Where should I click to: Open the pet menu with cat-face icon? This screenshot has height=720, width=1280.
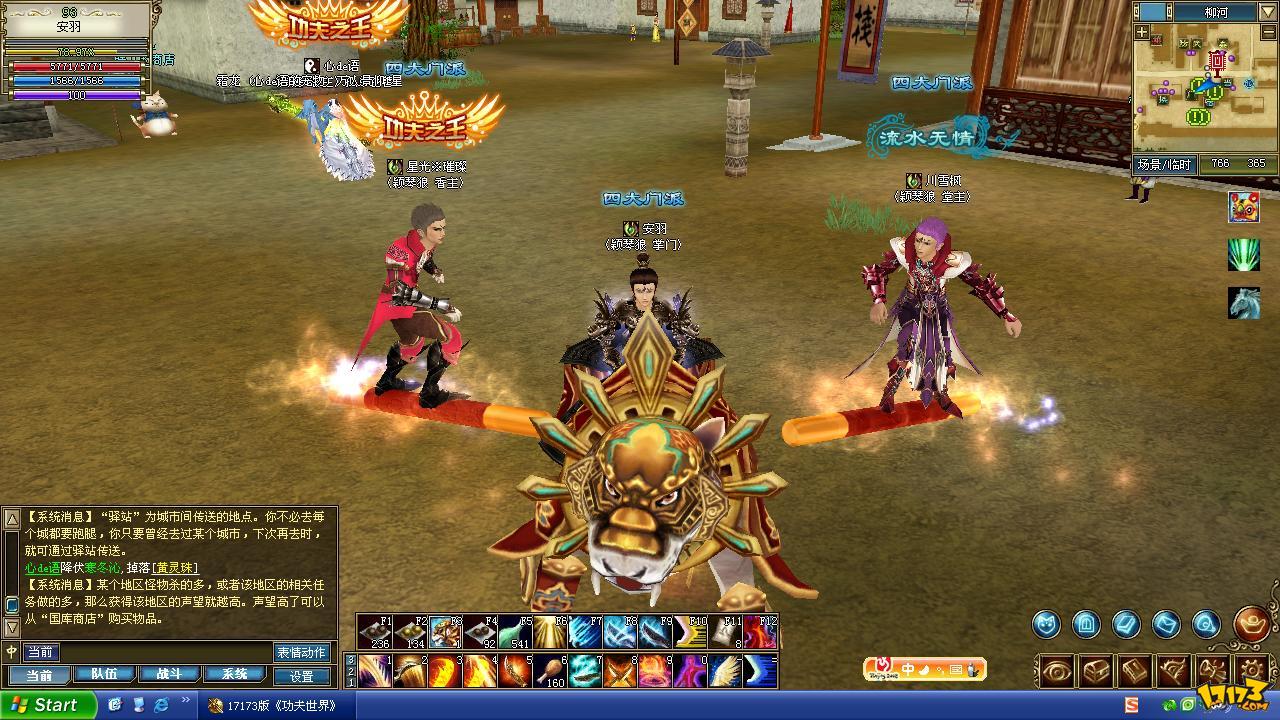click(x=1047, y=625)
